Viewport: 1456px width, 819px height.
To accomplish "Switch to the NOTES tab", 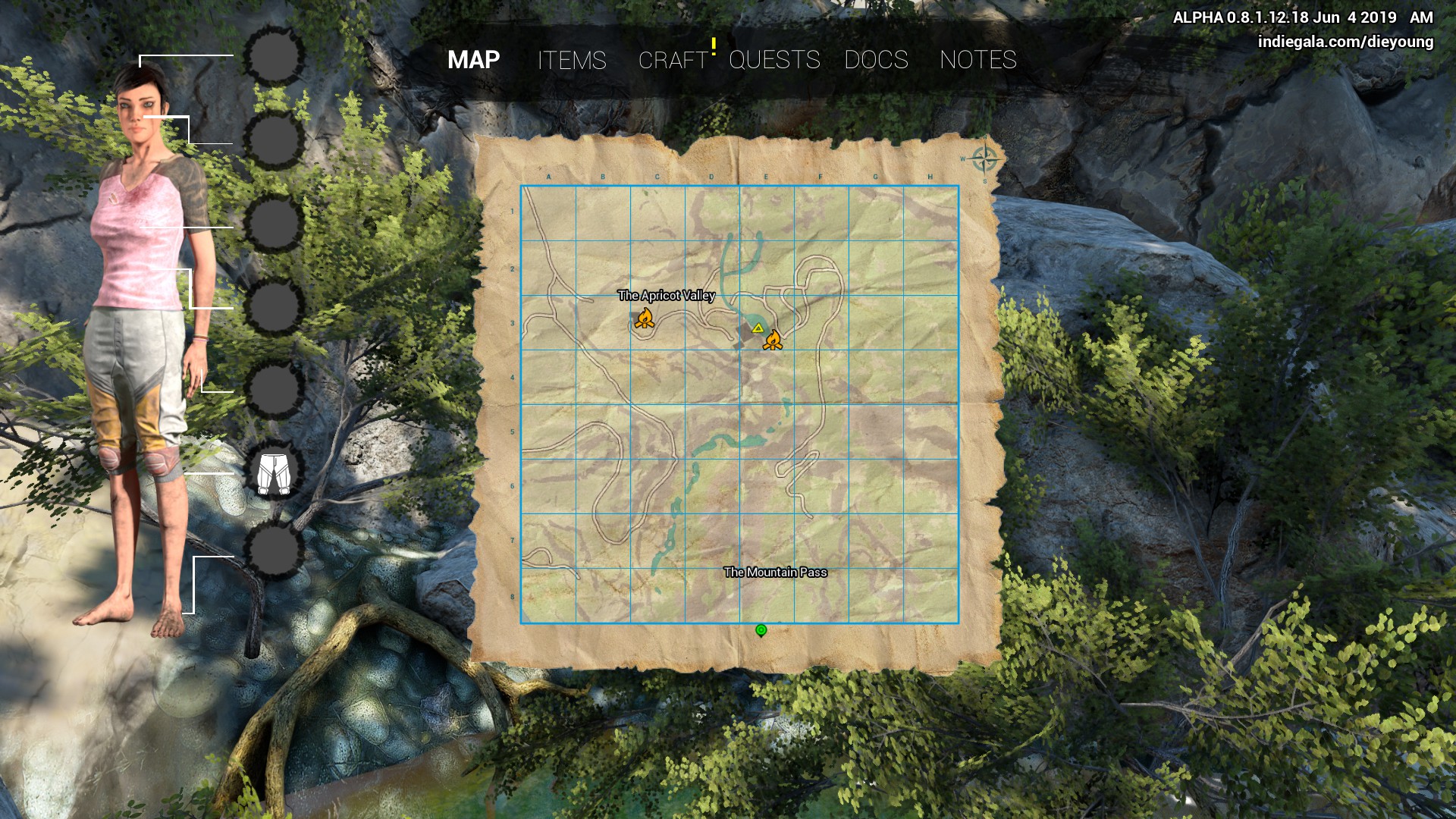I will pos(977,60).
